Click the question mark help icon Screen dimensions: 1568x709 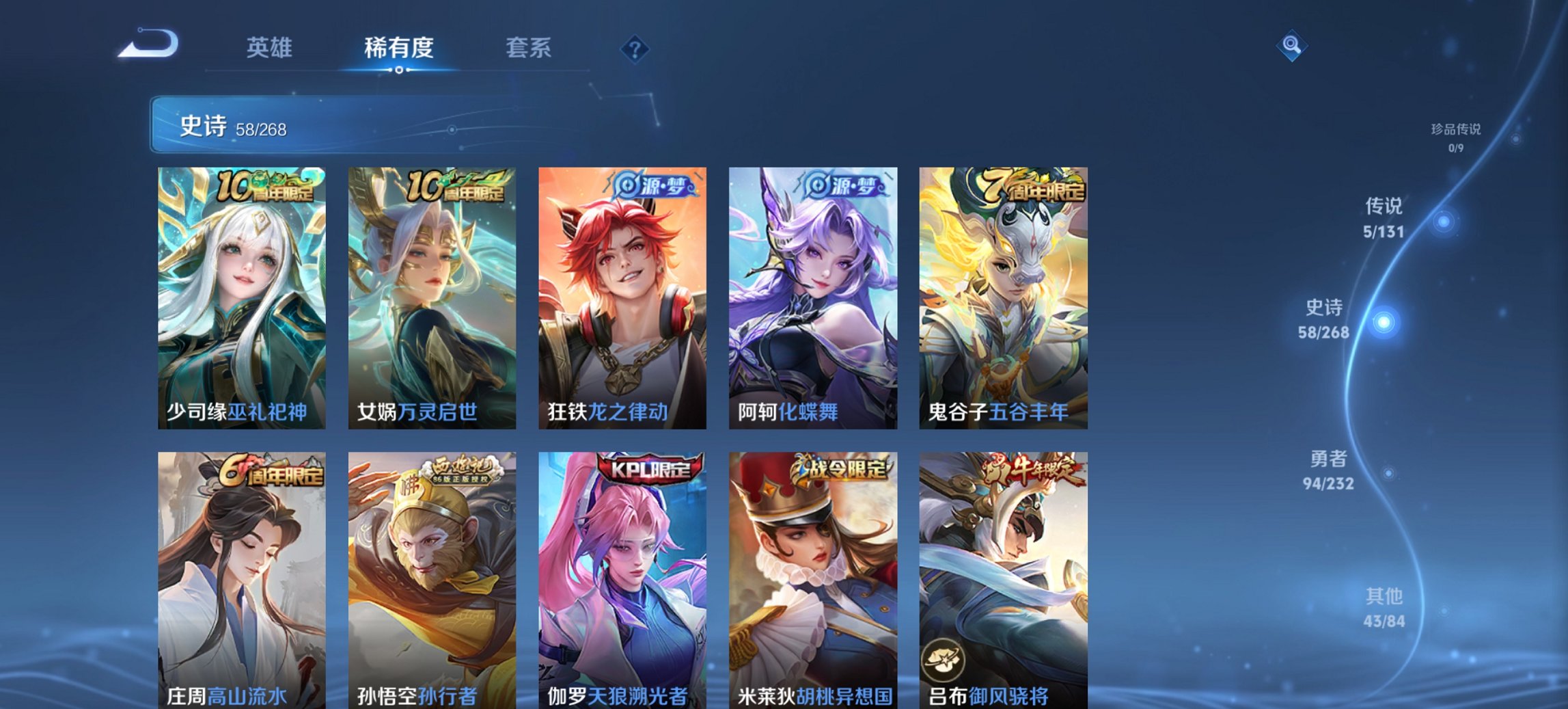point(634,49)
